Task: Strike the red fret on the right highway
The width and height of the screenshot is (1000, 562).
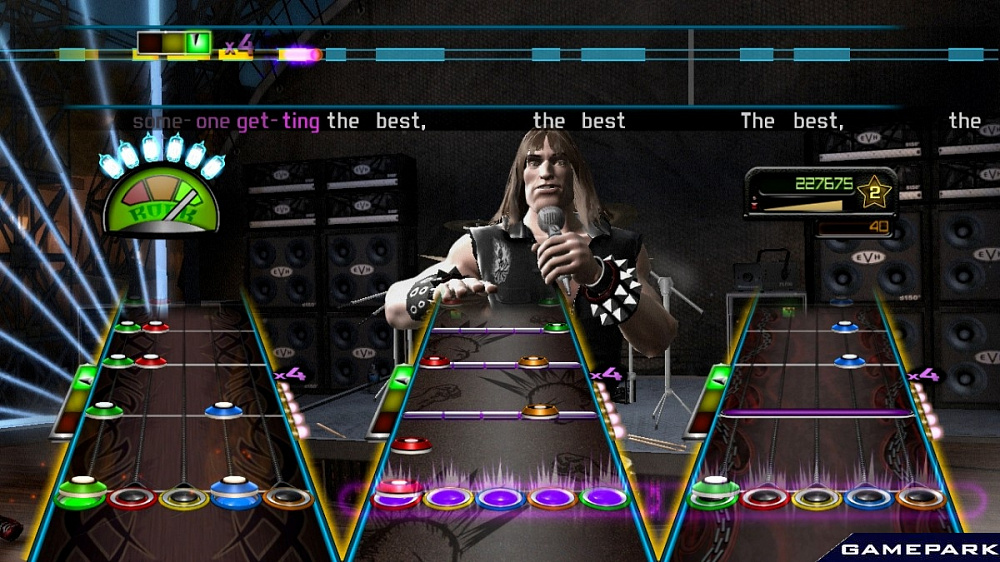Action: tap(765, 497)
